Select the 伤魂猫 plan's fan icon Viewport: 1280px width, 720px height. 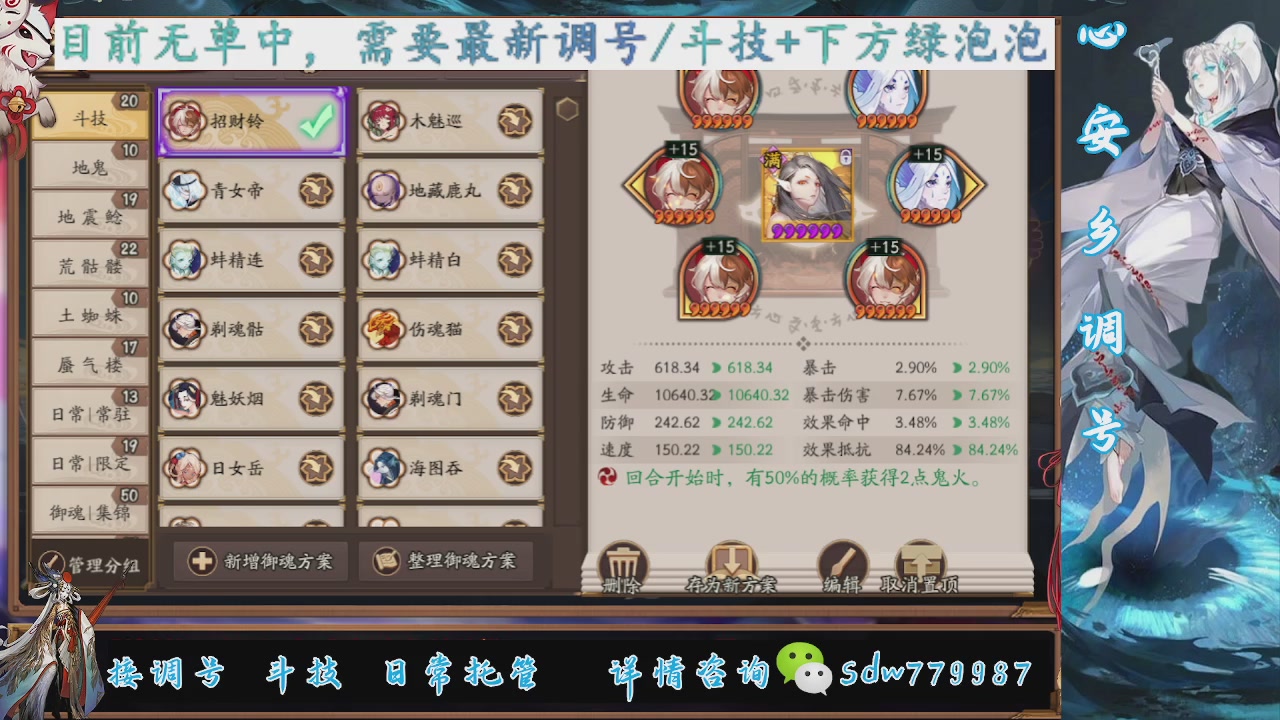coord(516,328)
